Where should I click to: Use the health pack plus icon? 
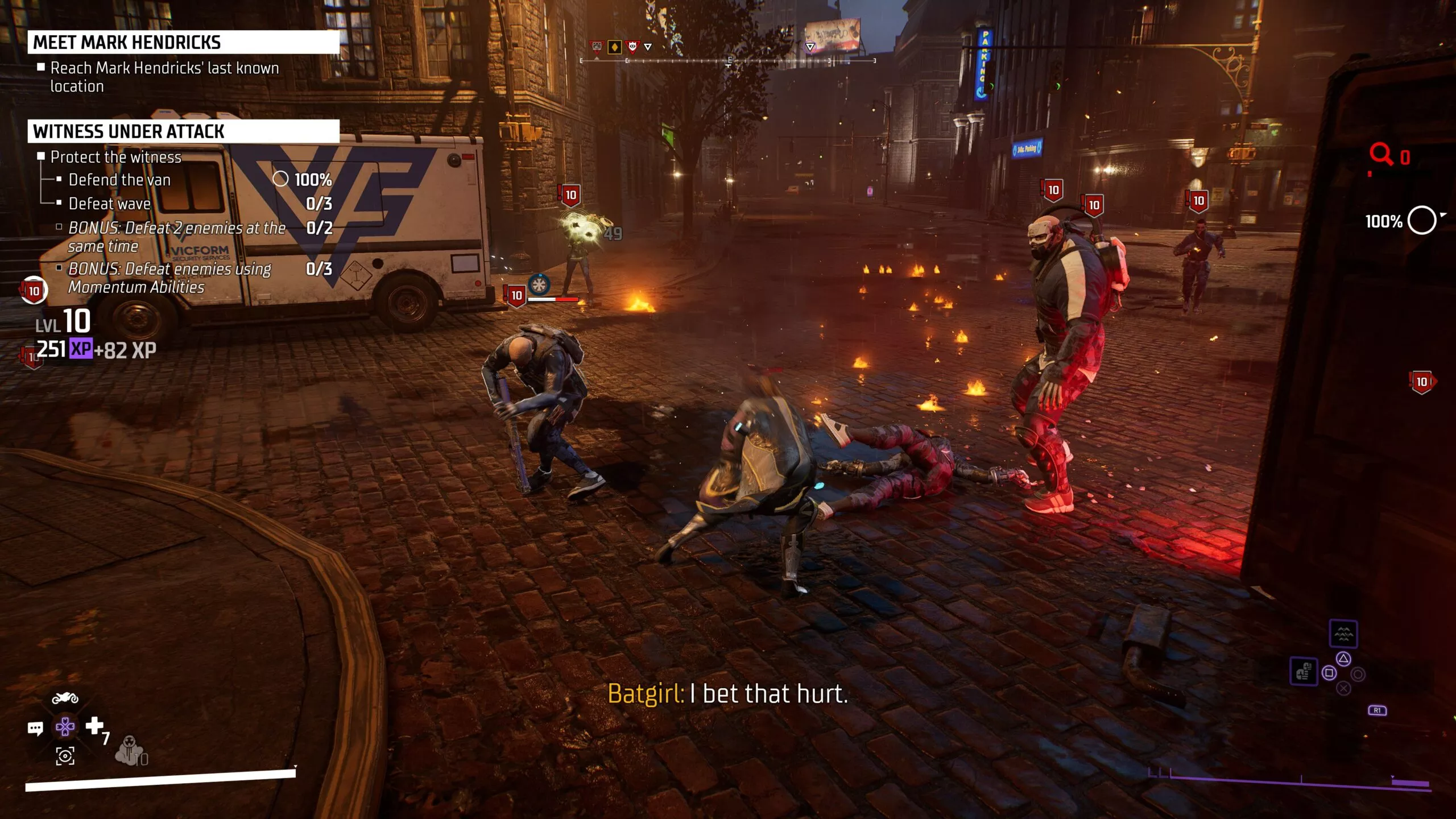tap(94, 726)
